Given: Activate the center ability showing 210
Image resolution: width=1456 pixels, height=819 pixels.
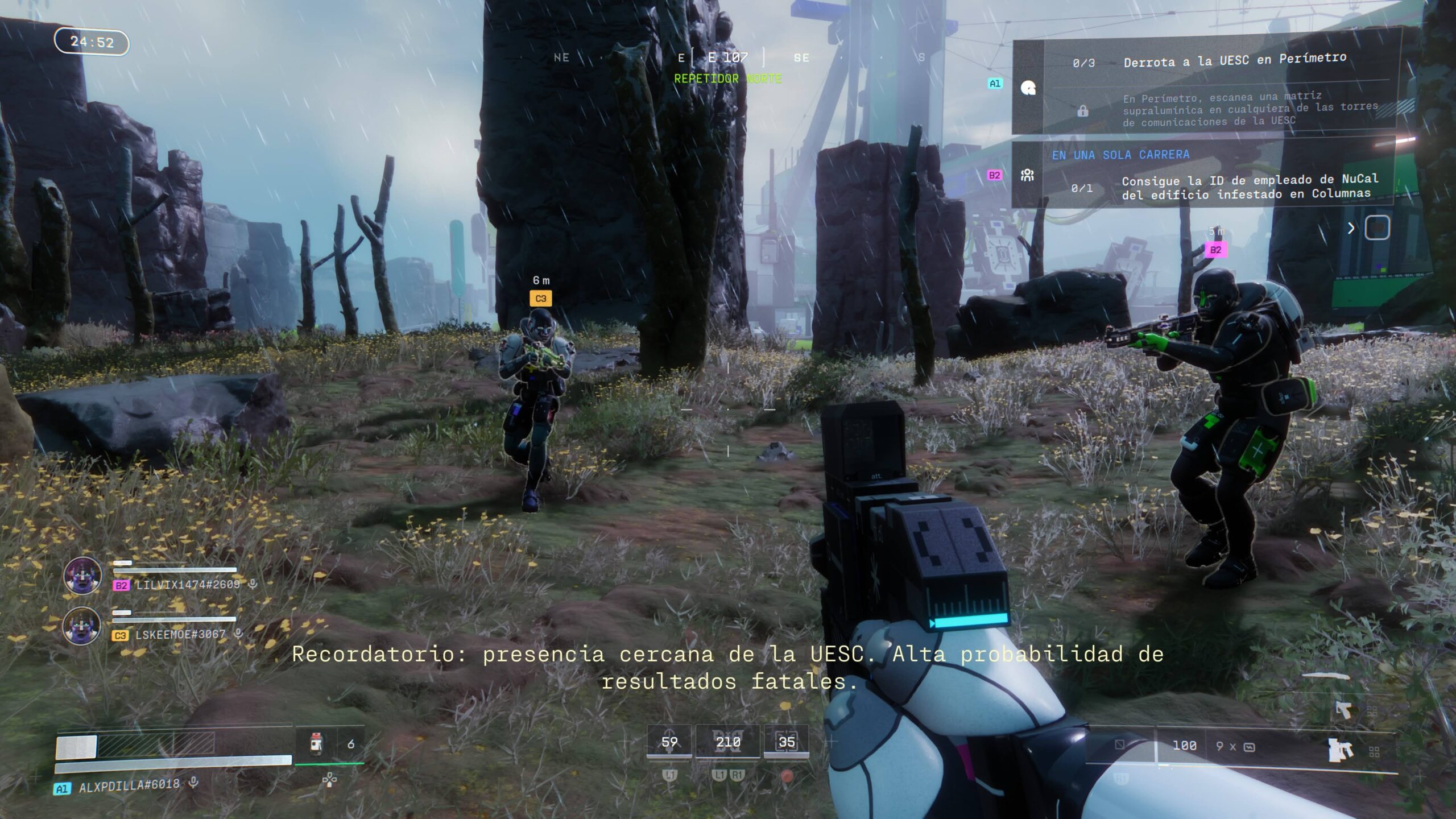Looking at the screenshot, I should 728,742.
